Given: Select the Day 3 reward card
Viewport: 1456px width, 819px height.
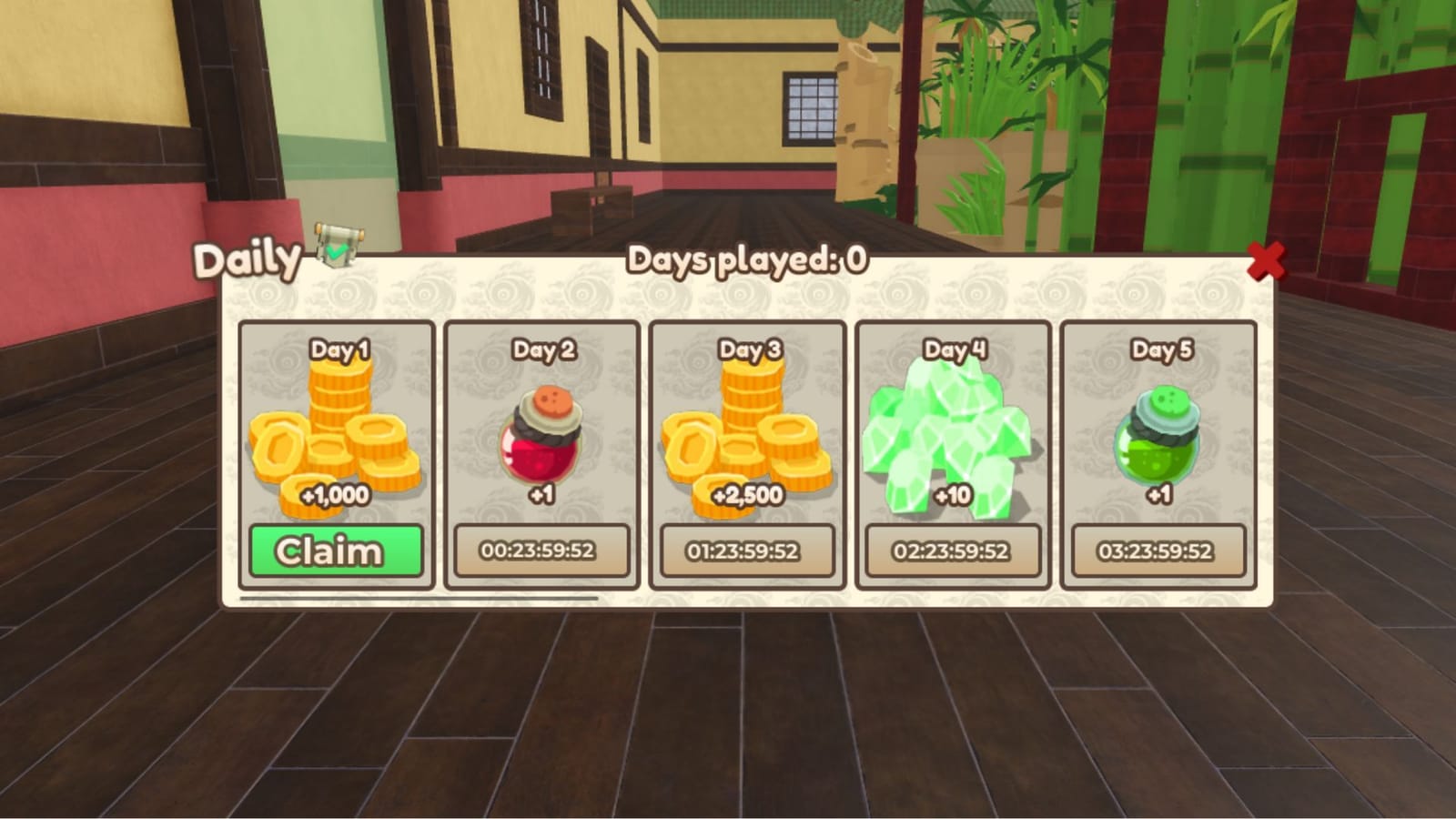Looking at the screenshot, I should 748,450.
